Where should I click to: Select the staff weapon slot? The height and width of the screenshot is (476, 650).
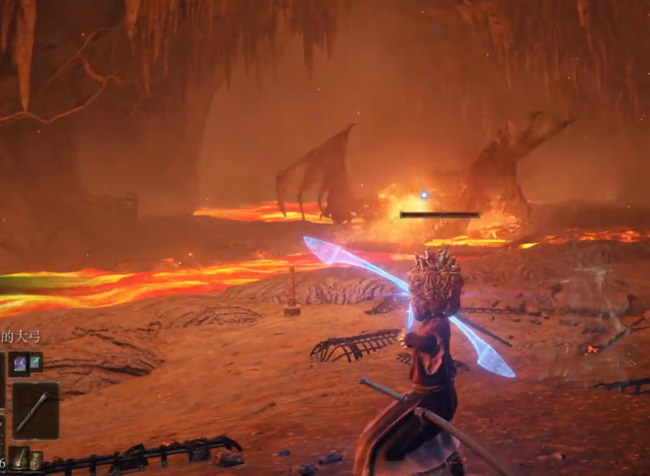click(35, 410)
